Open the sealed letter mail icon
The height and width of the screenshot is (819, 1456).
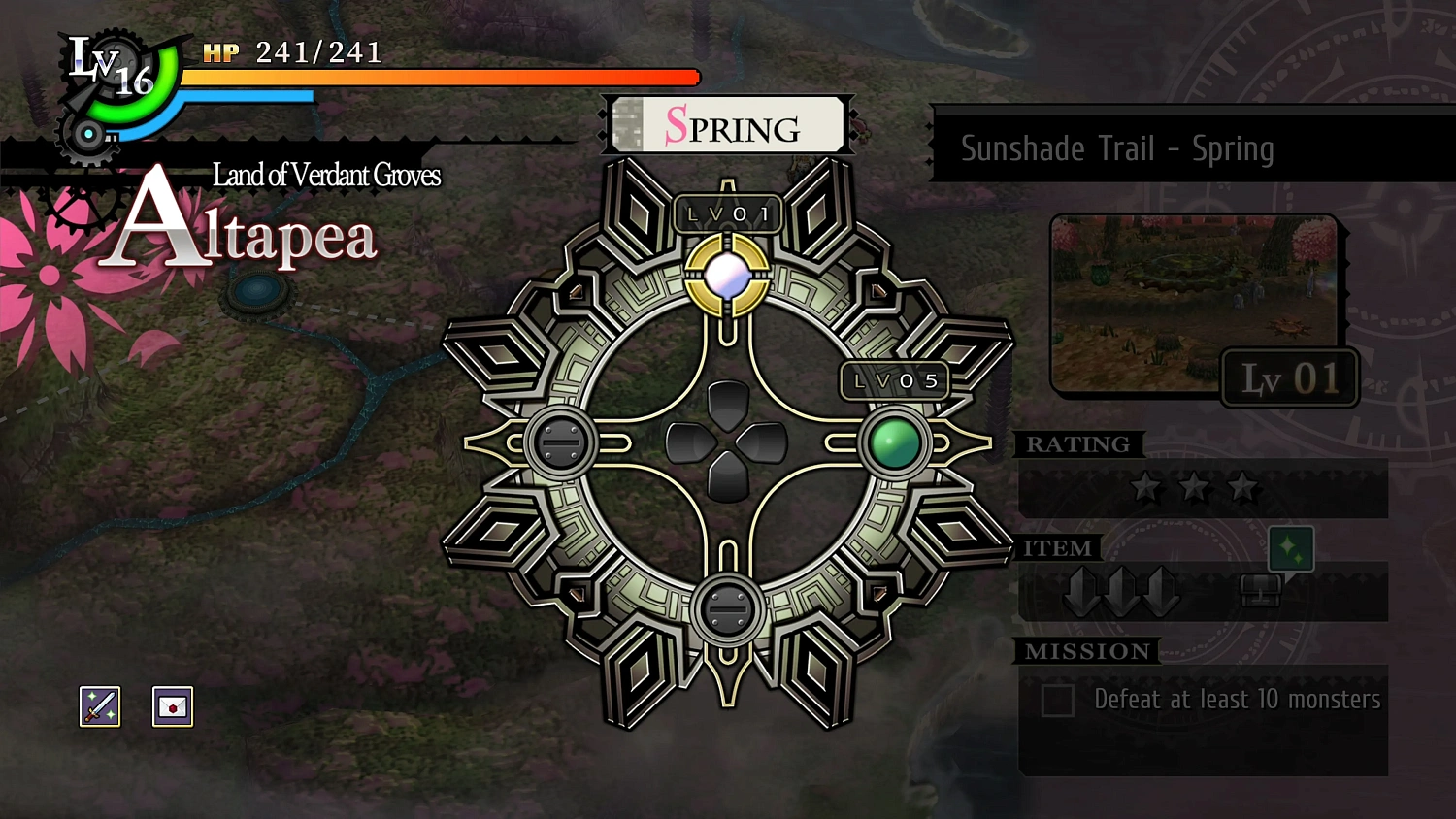[171, 706]
